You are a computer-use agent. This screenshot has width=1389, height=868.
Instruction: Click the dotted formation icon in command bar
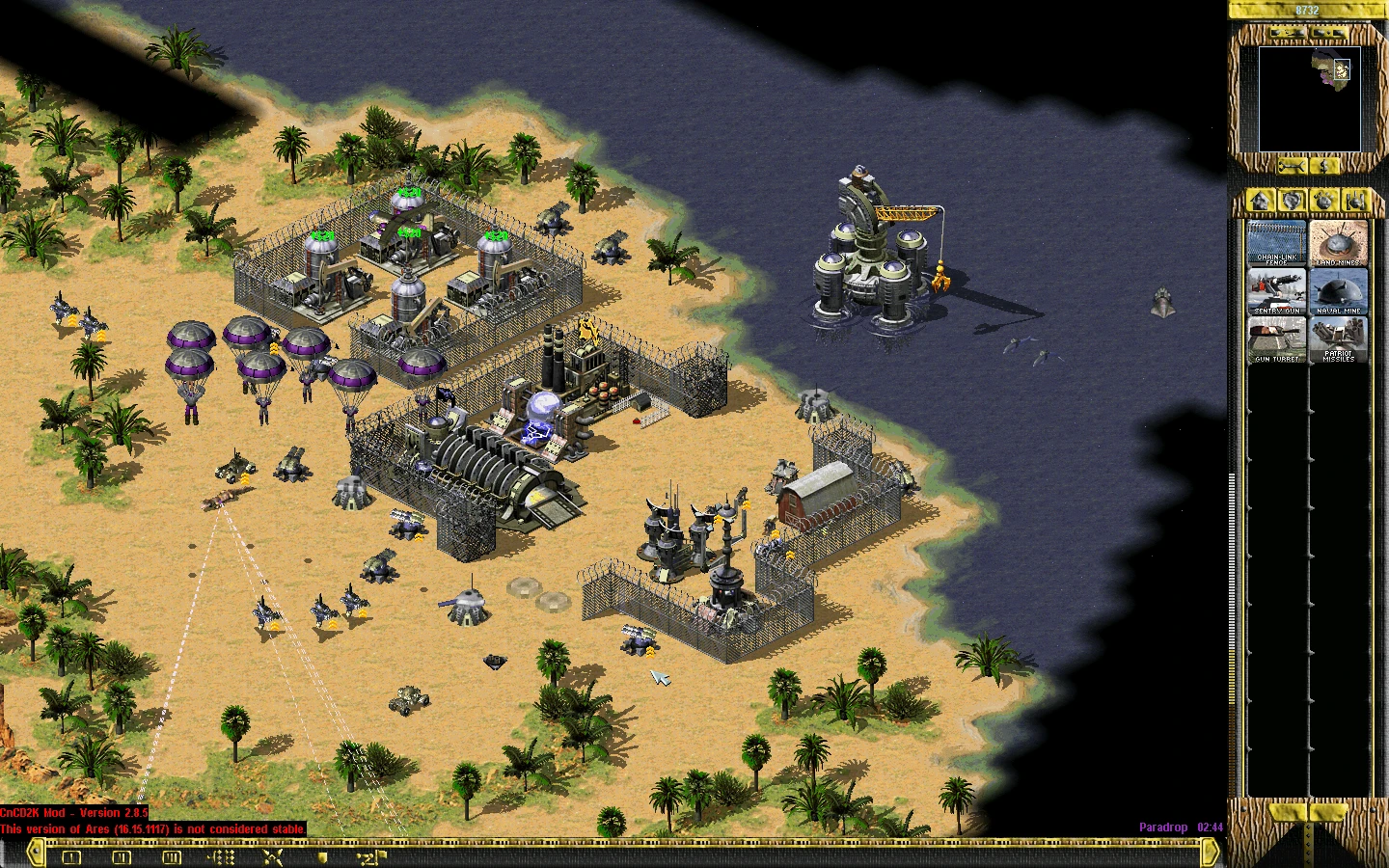(222, 856)
